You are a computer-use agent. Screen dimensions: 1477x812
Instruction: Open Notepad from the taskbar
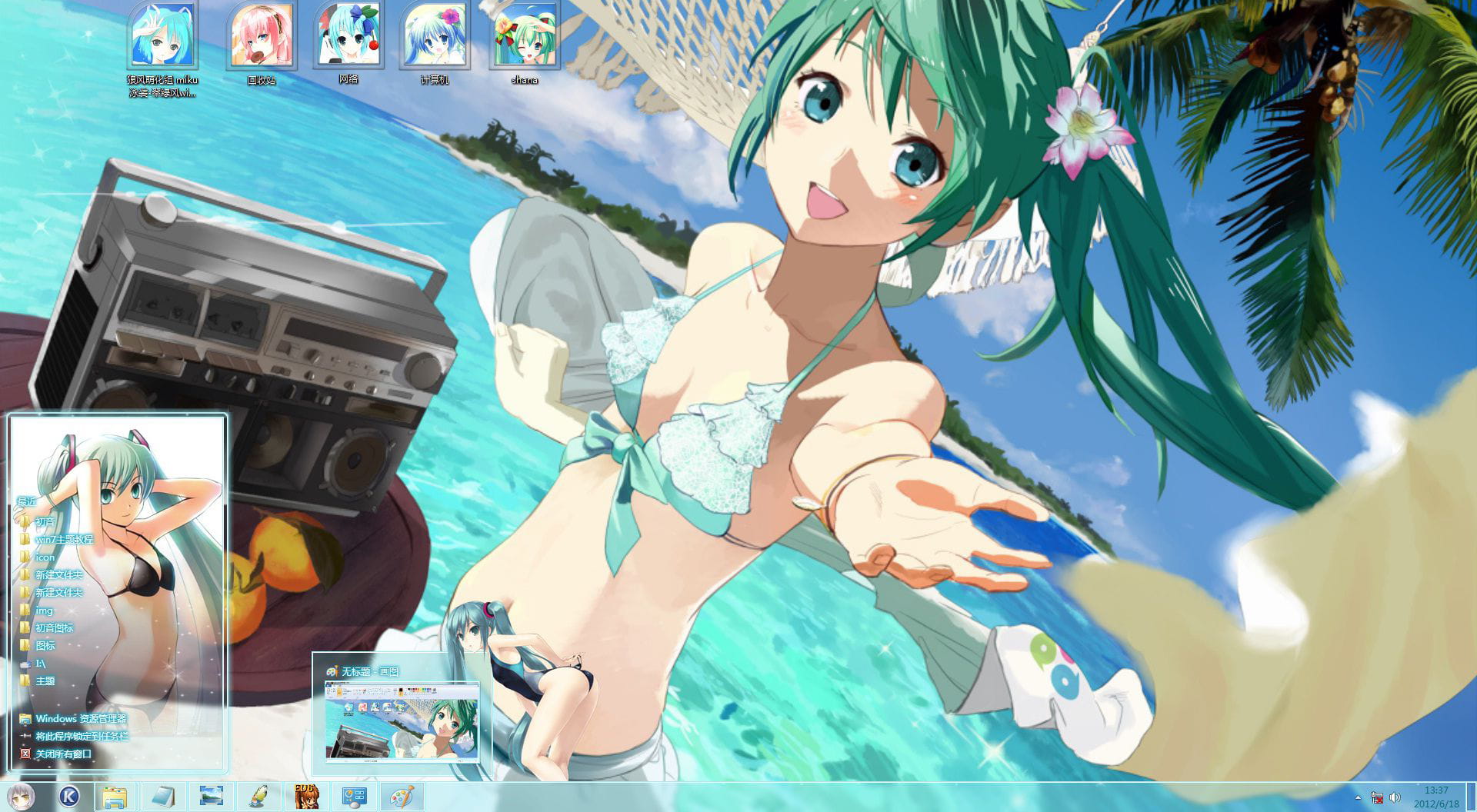click(162, 797)
